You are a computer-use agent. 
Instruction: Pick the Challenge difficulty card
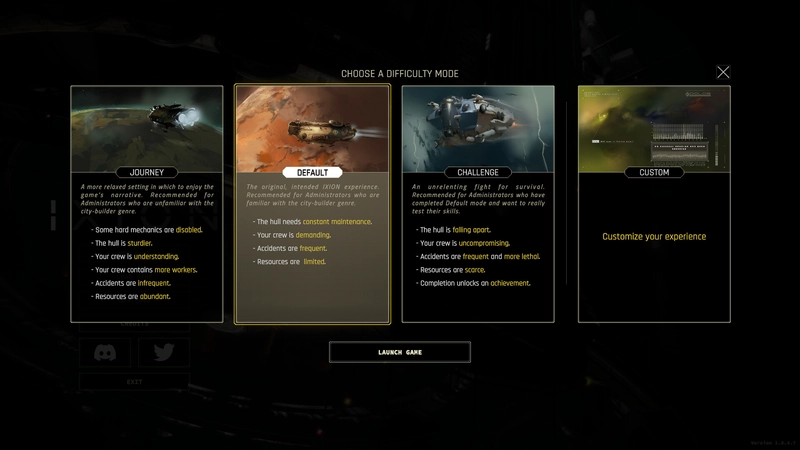click(478, 204)
